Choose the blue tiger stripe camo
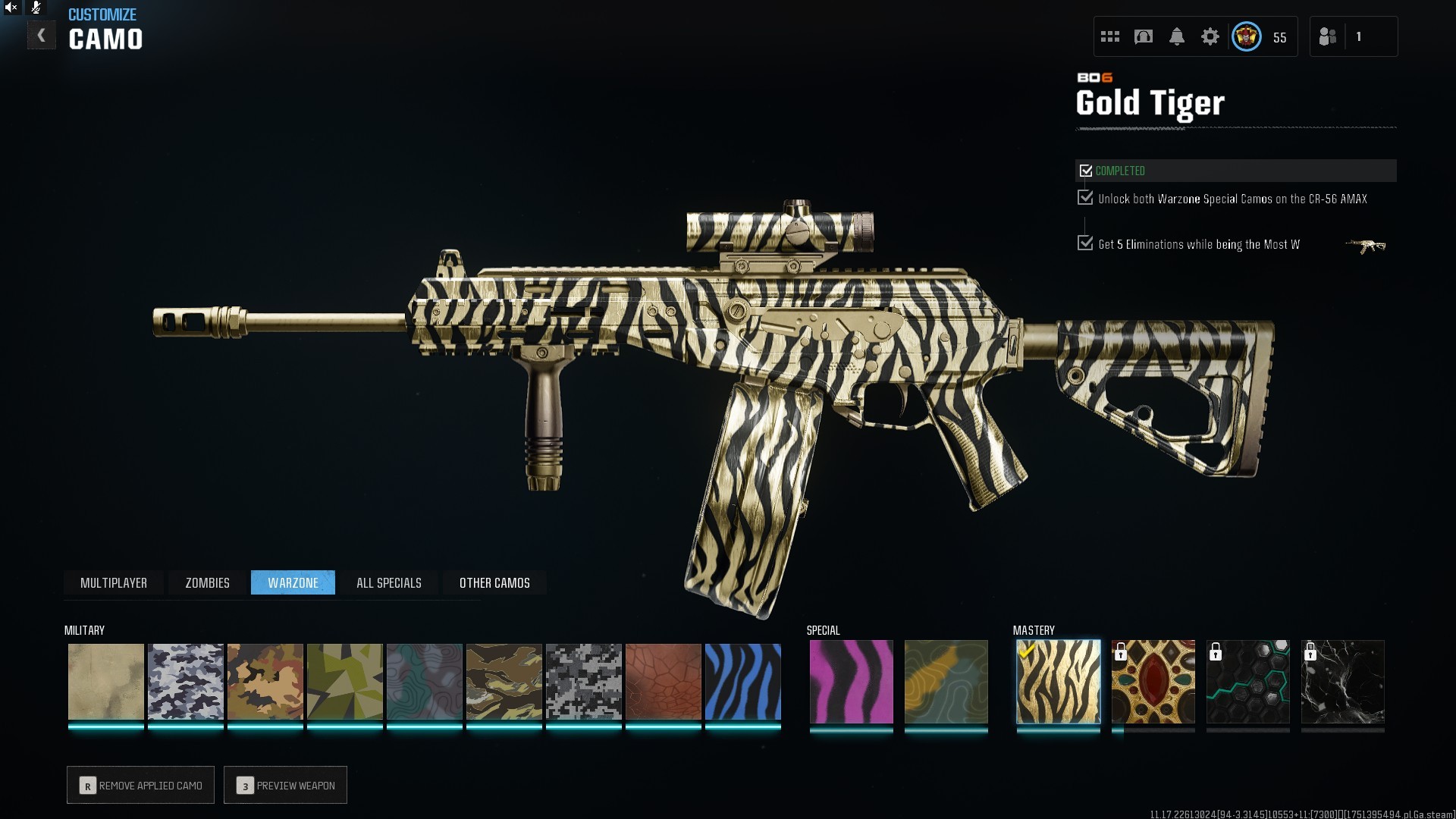This screenshot has width=1456, height=819. [x=742, y=682]
